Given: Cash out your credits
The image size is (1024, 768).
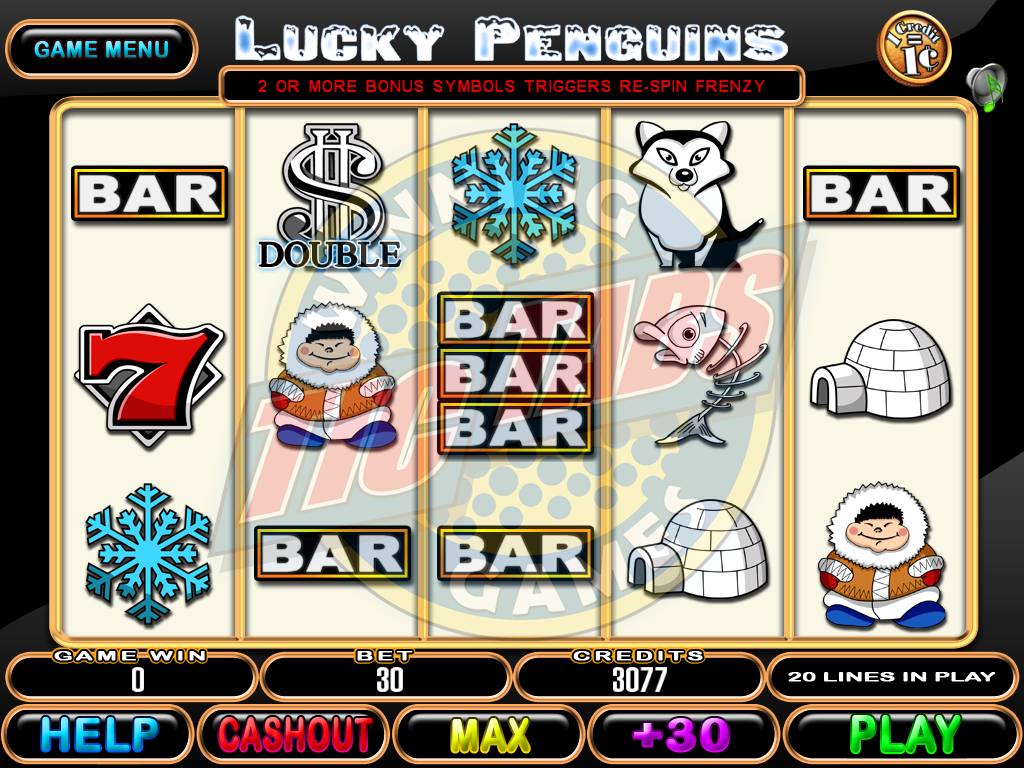Looking at the screenshot, I should 294,735.
